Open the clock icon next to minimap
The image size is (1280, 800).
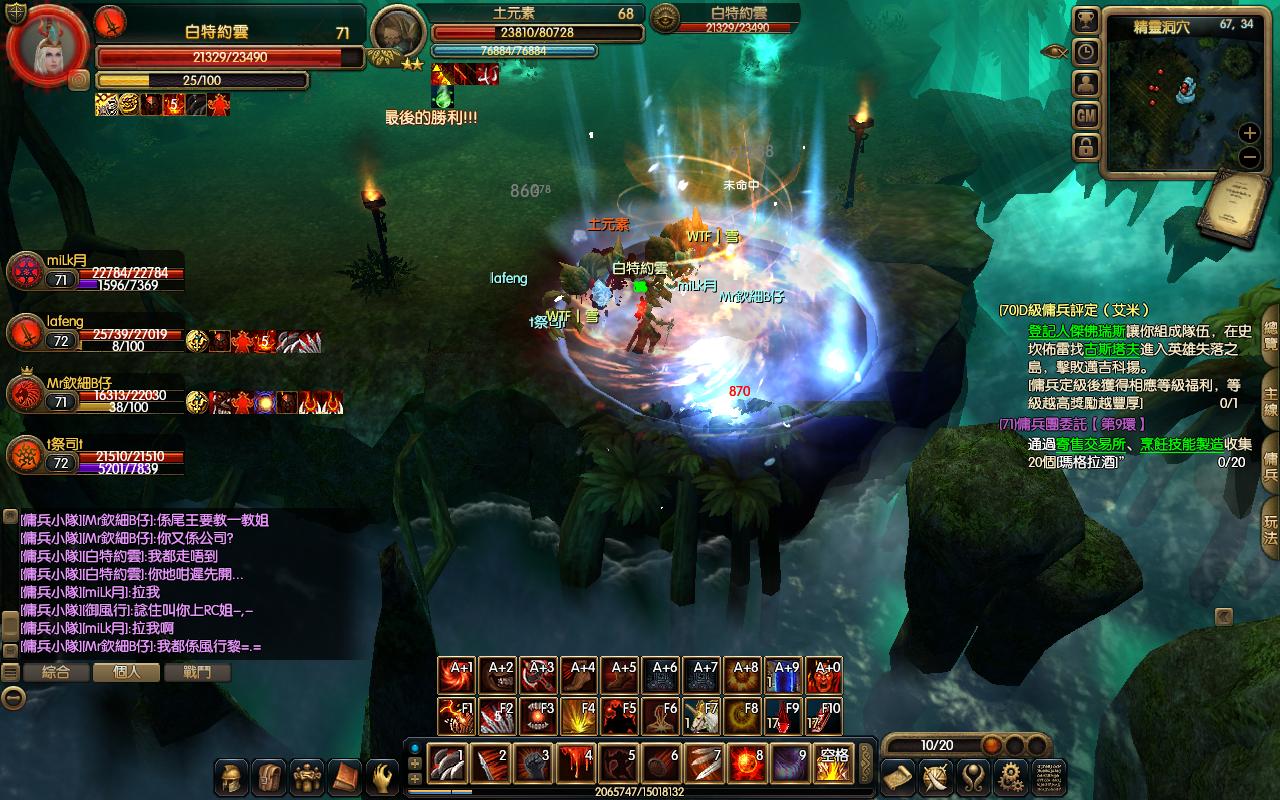coord(1086,52)
